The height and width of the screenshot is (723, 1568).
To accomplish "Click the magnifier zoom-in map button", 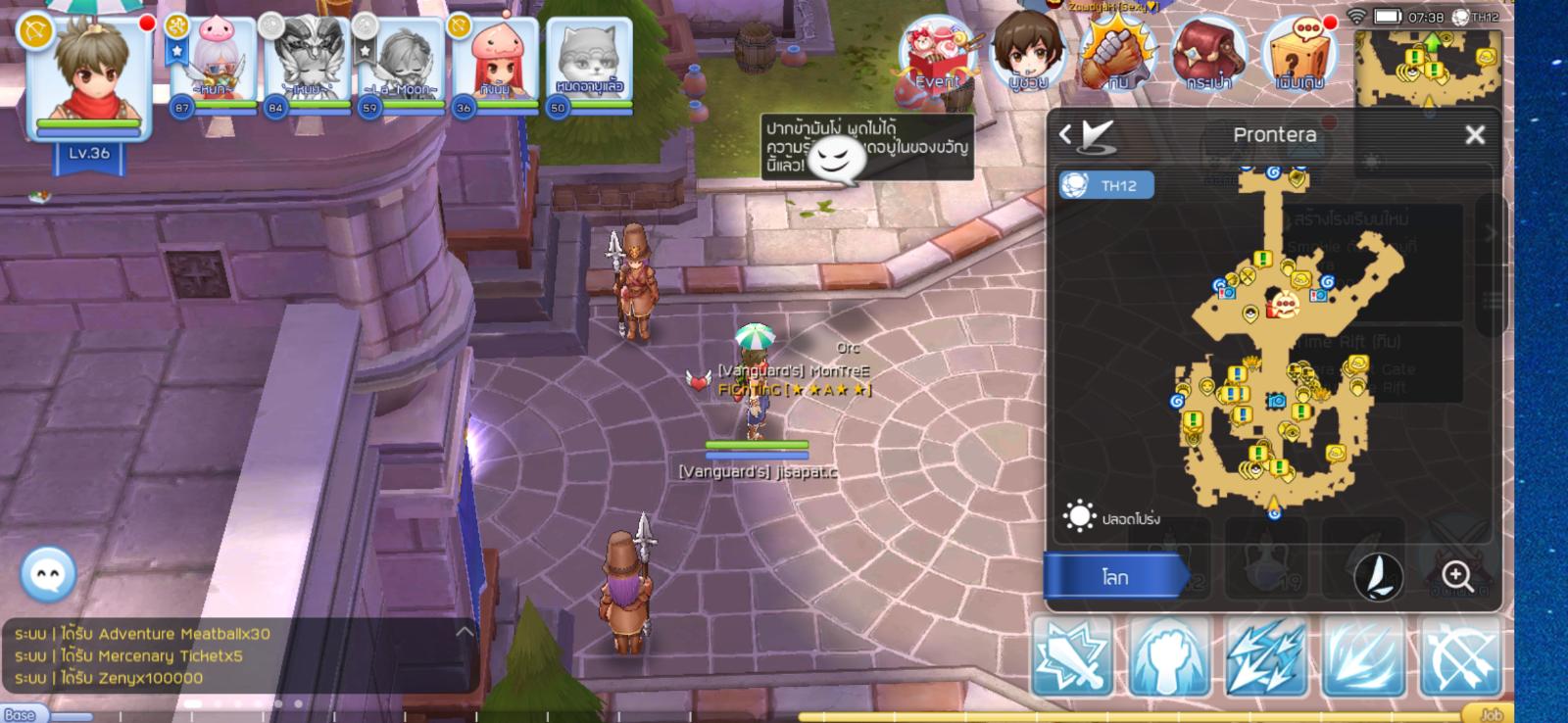I will click(x=1456, y=576).
